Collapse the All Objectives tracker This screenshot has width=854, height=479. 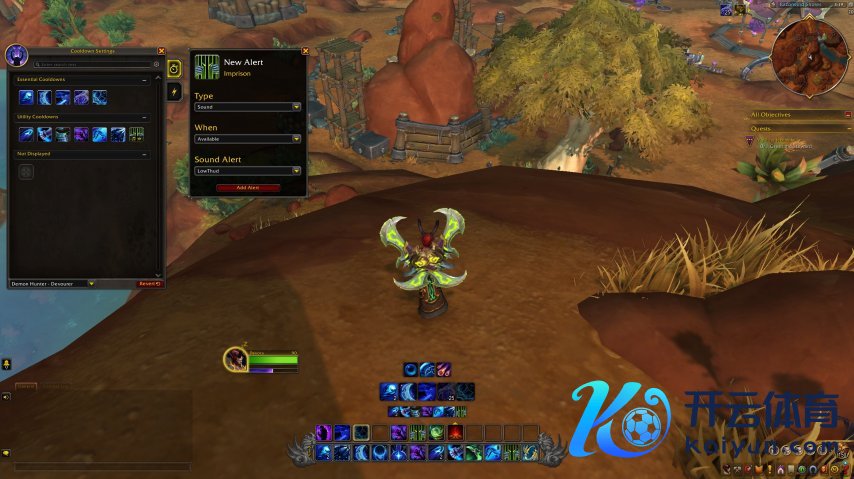pos(848,115)
